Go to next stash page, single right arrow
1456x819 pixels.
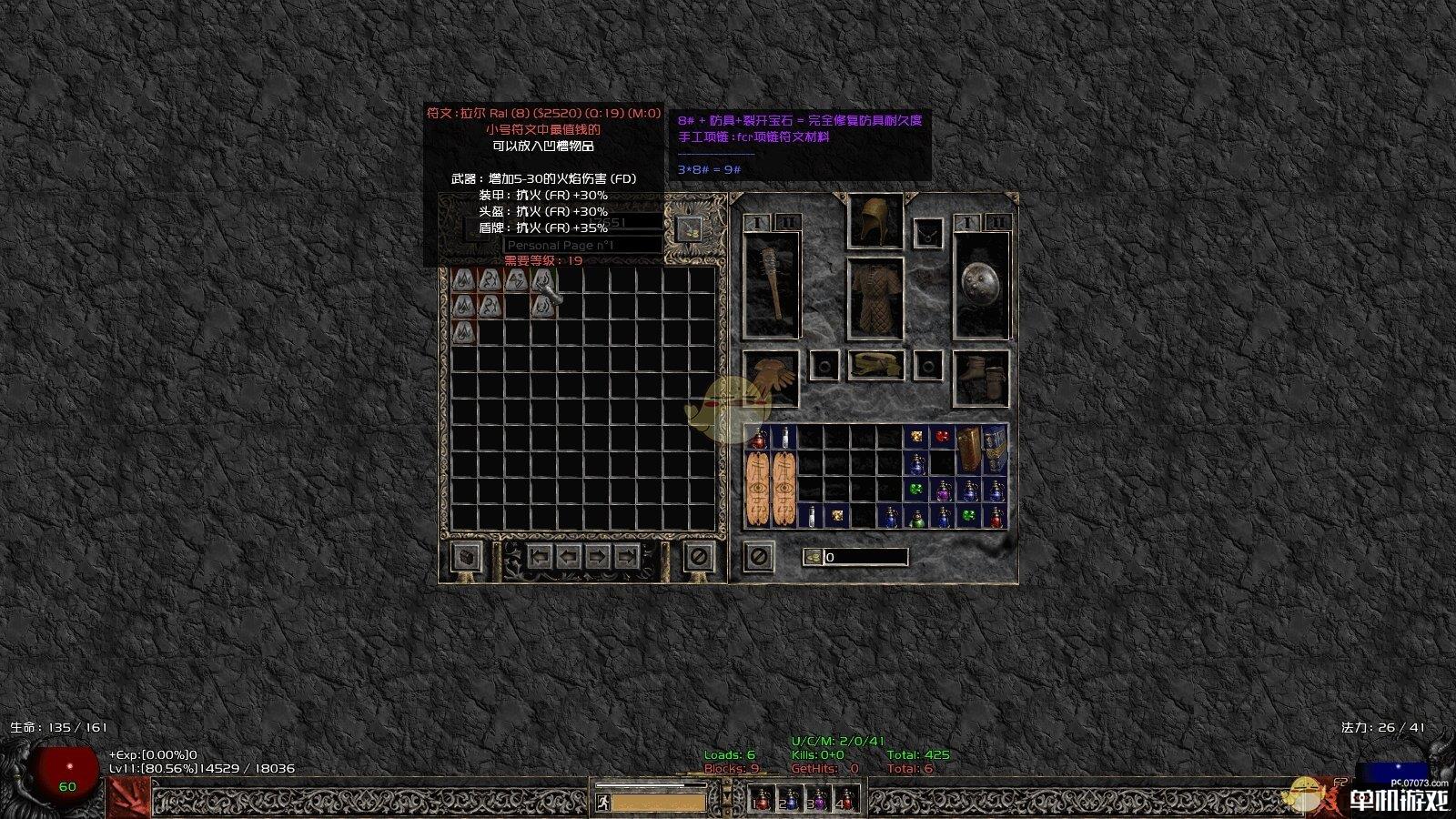(597, 556)
